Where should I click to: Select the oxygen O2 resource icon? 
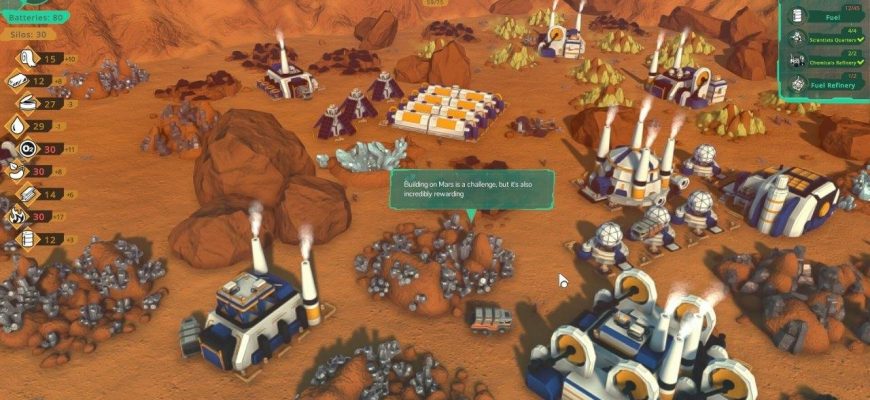click(x=22, y=149)
